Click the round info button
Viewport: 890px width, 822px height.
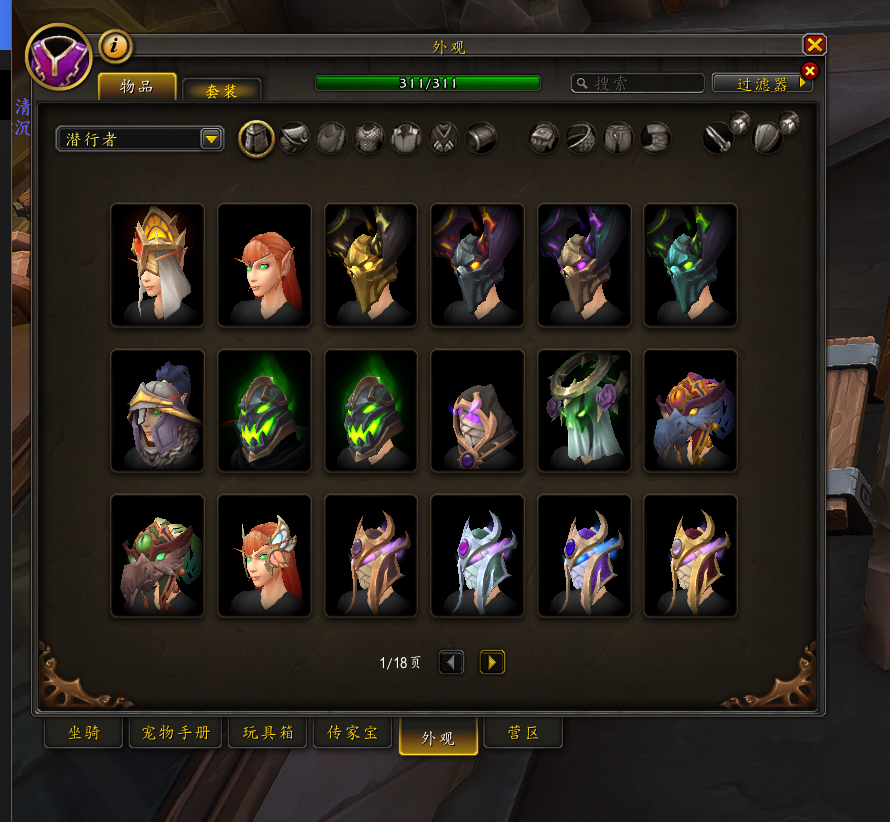[115, 45]
